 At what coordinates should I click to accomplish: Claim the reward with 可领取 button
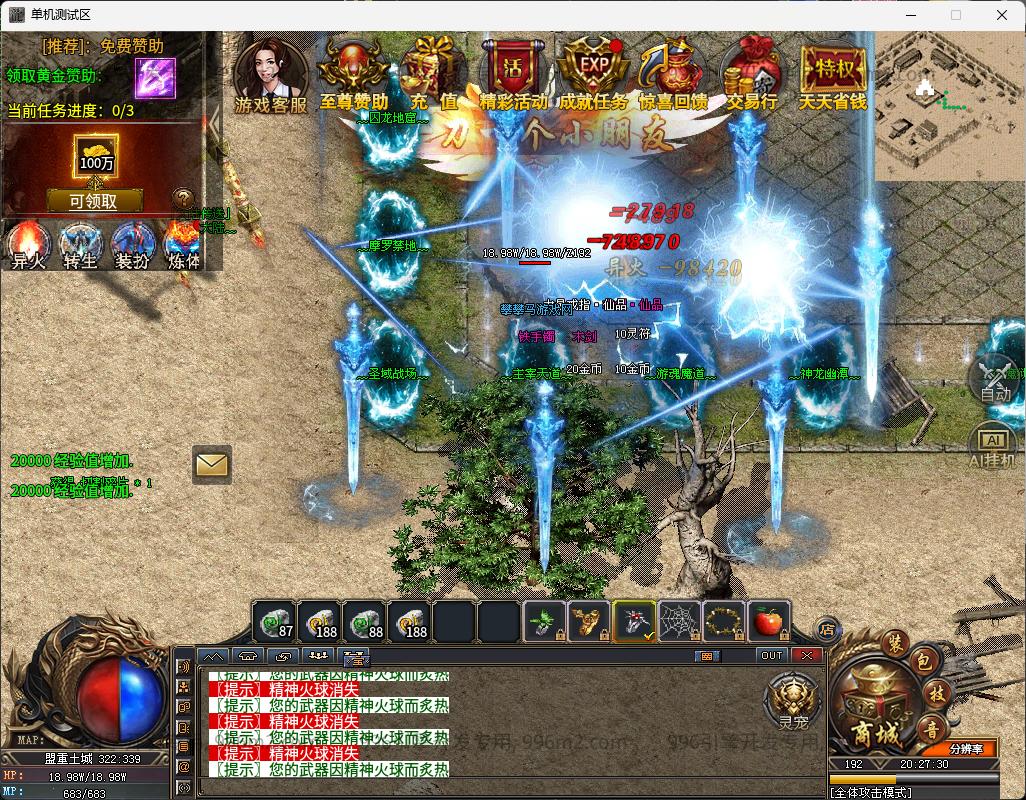[93, 201]
